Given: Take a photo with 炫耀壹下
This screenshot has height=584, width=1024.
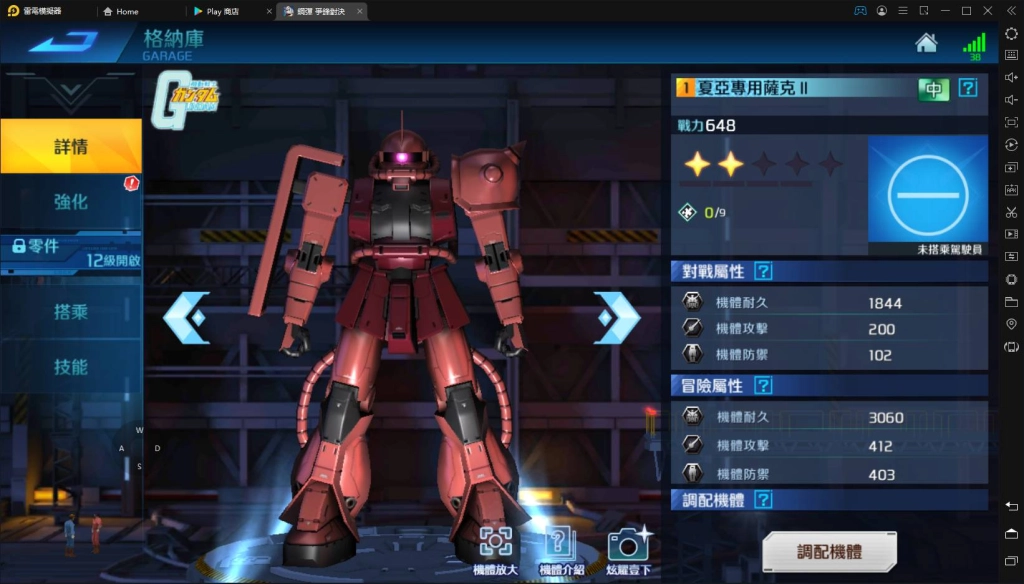Looking at the screenshot, I should (629, 546).
